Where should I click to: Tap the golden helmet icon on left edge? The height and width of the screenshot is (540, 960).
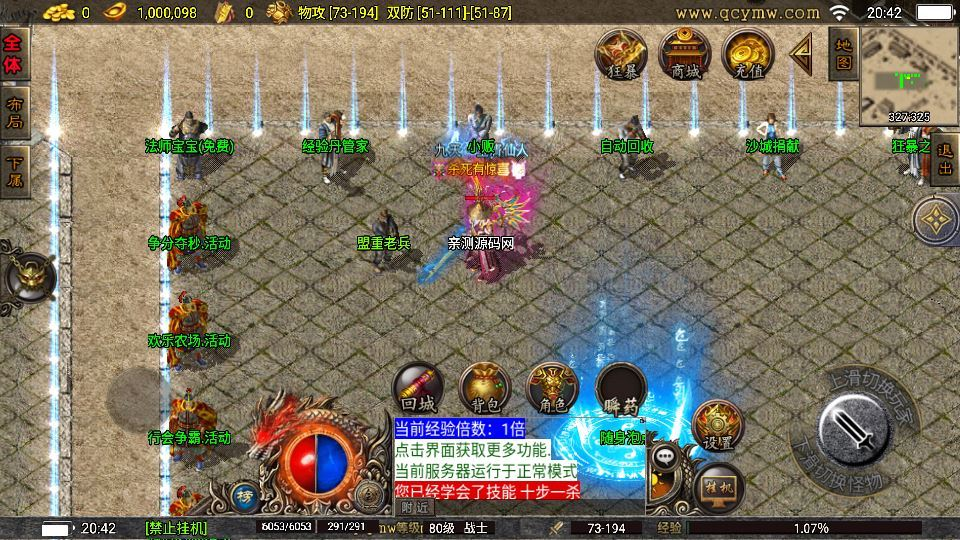pyautogui.click(x=28, y=275)
